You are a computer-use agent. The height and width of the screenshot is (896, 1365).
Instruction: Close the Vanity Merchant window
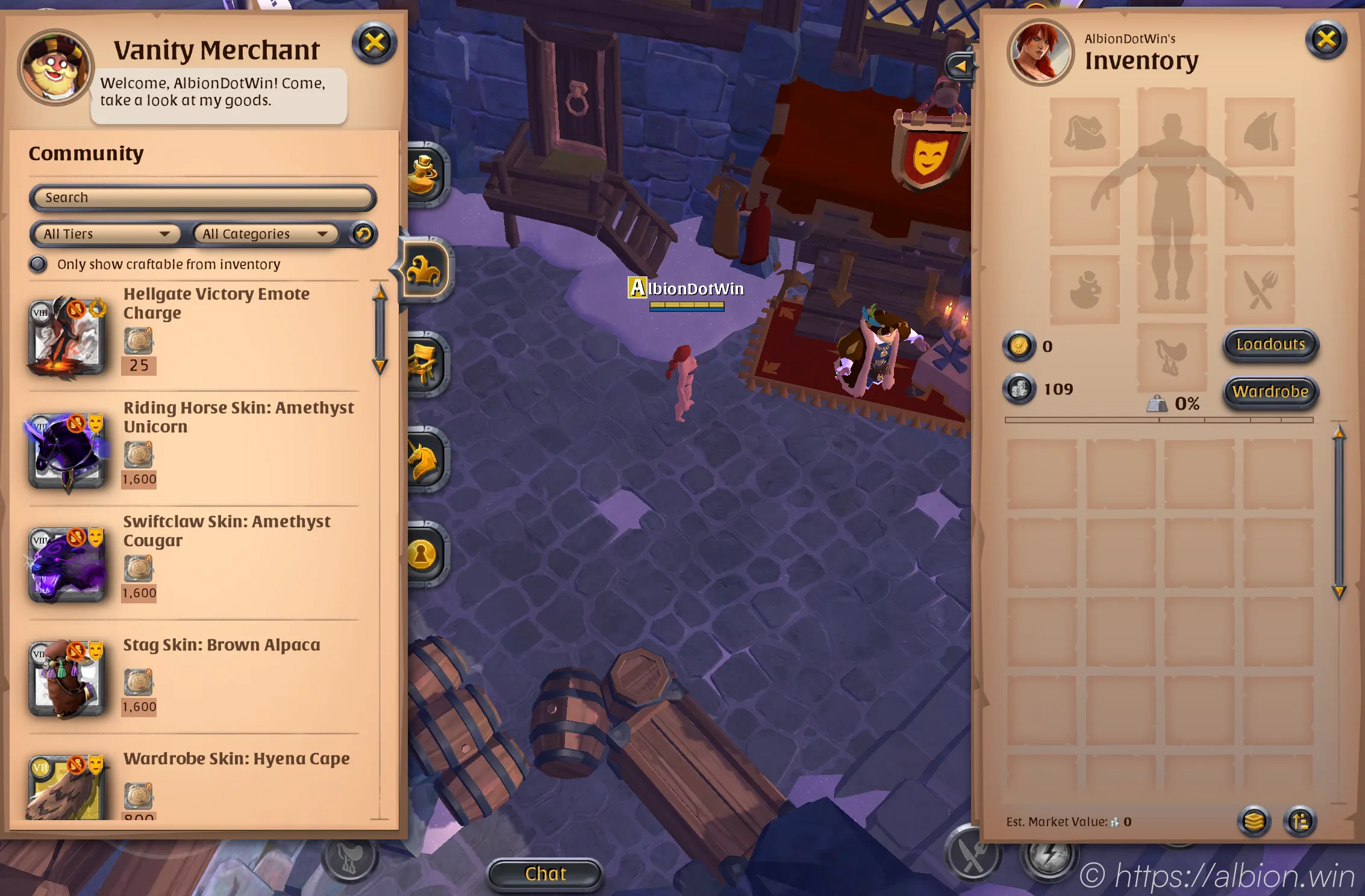374,43
